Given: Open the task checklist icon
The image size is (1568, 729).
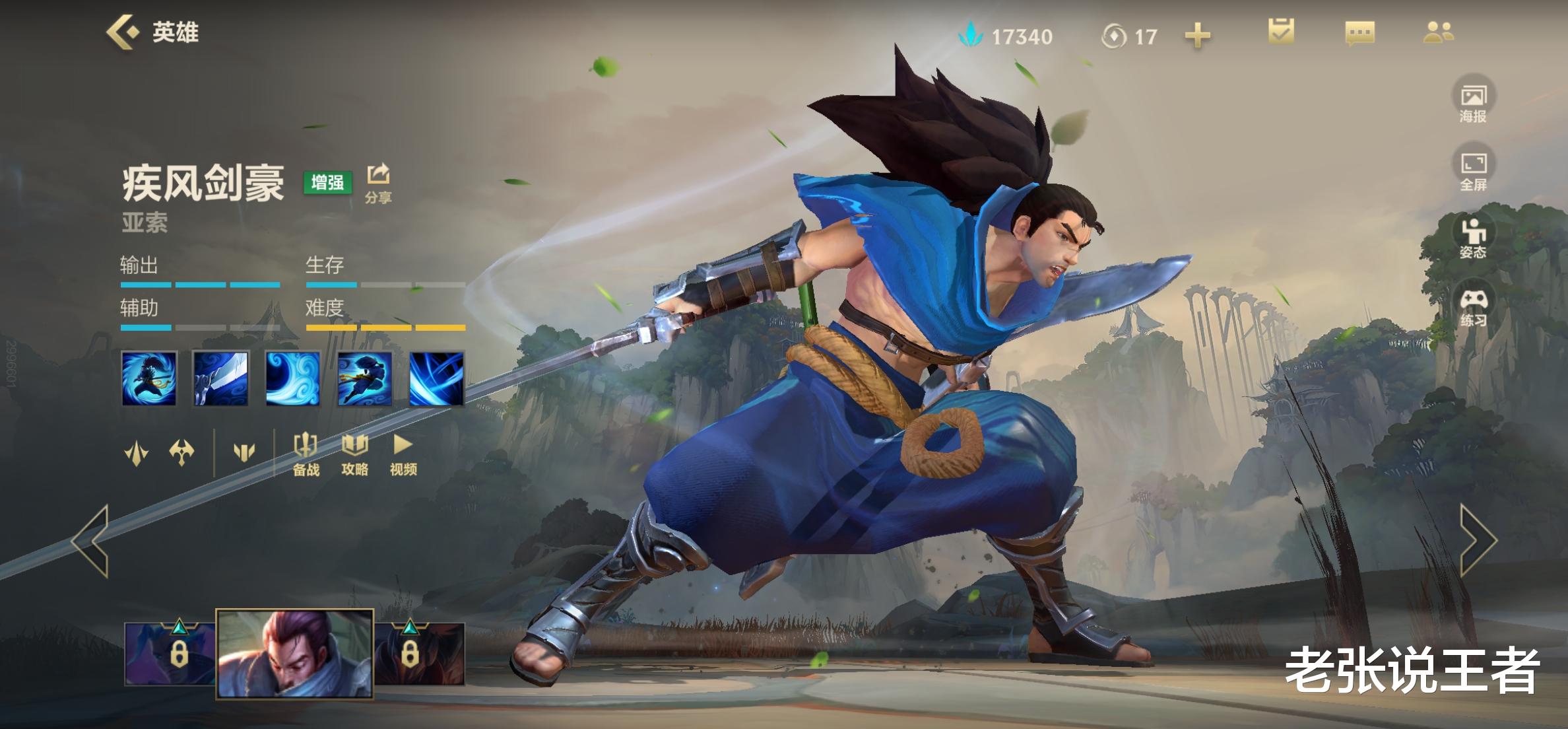Looking at the screenshot, I should pos(1281,32).
